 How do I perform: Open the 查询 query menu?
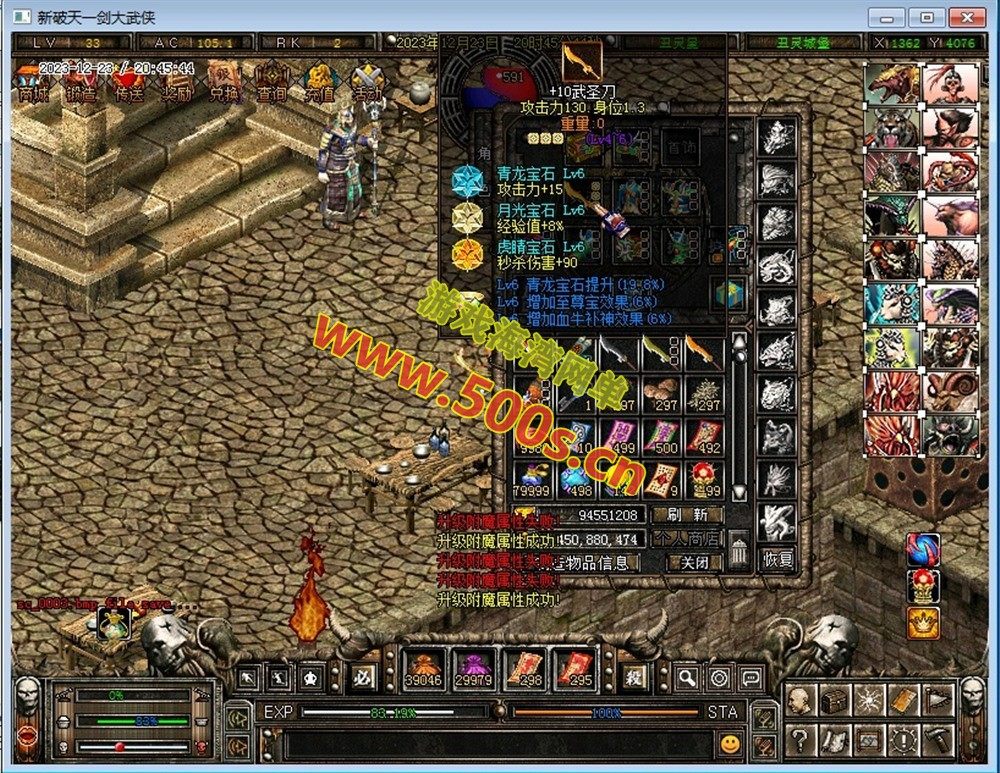pos(272,82)
